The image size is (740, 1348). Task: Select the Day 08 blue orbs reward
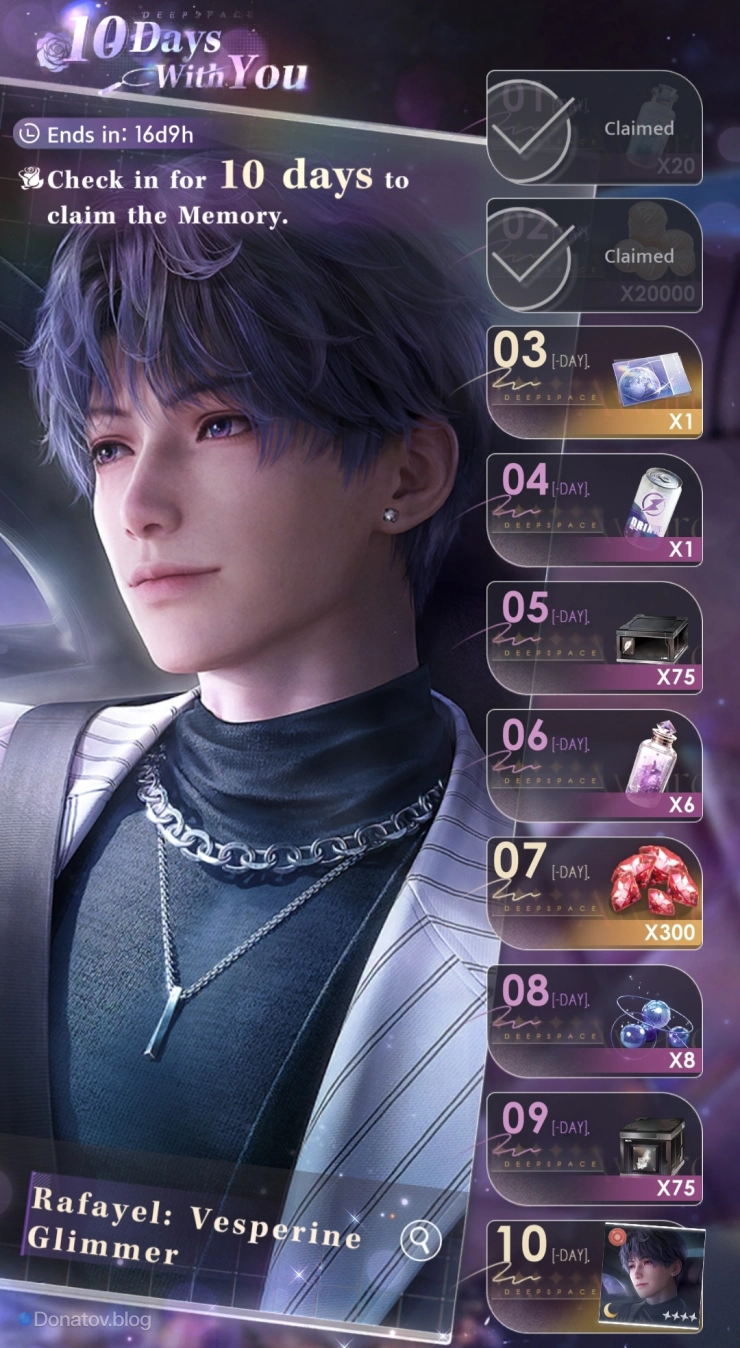594,1021
